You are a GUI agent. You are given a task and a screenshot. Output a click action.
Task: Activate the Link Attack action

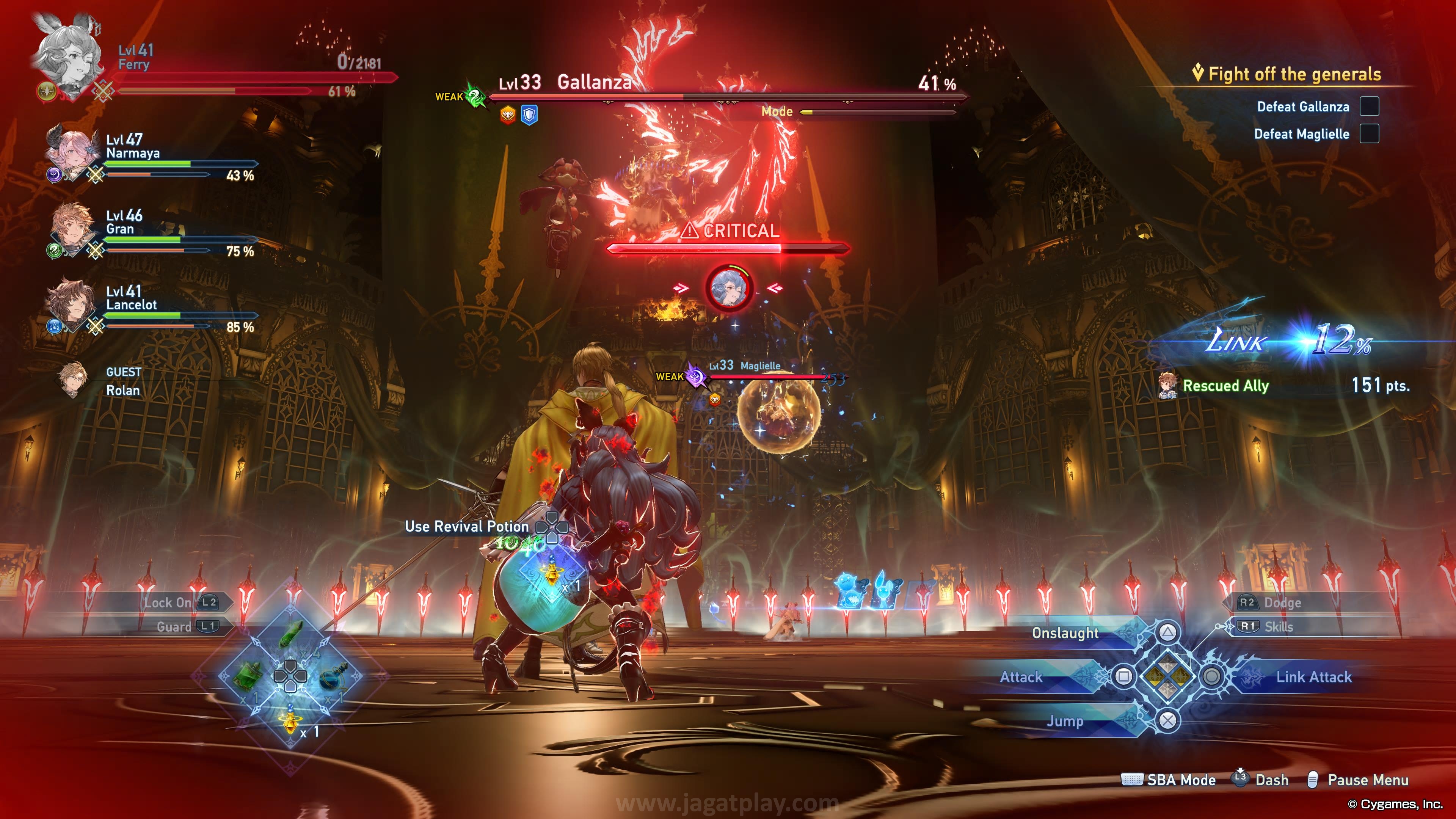1312,676
